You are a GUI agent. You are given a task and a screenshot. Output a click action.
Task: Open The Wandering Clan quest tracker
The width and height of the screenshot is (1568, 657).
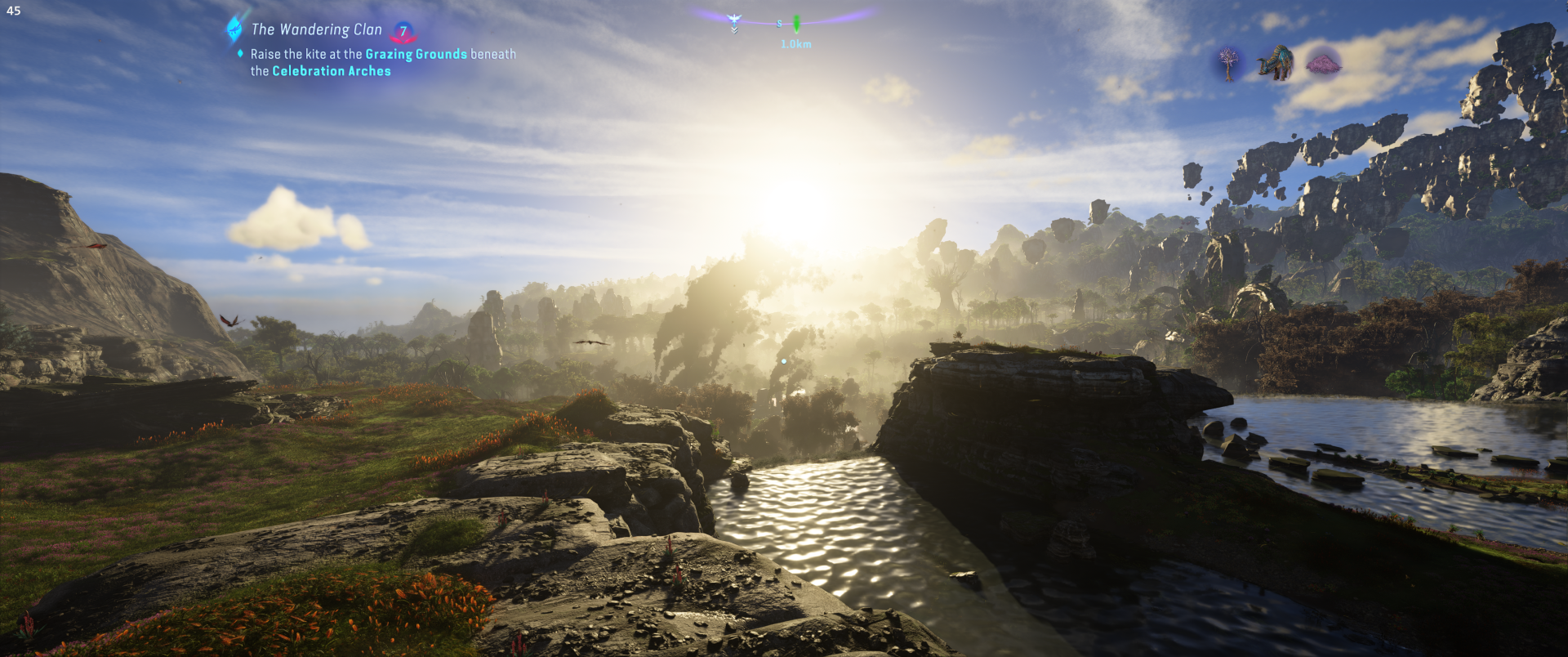click(316, 29)
